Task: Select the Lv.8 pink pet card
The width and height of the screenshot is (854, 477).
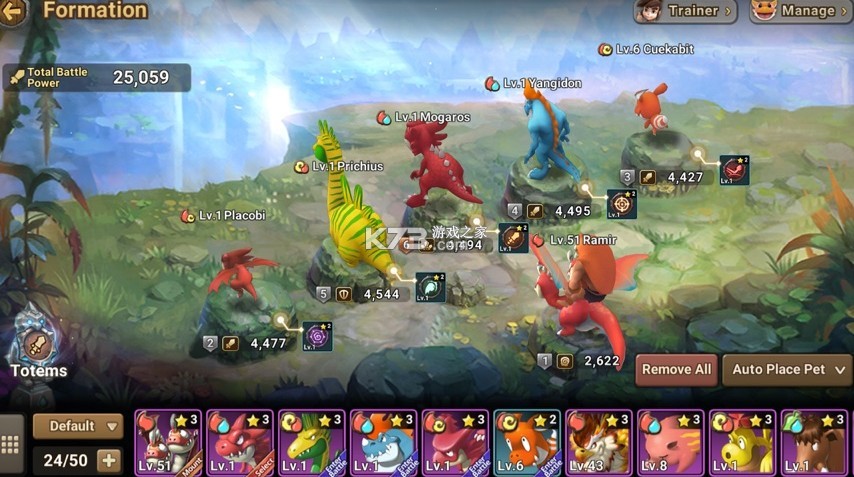Action: point(671,442)
